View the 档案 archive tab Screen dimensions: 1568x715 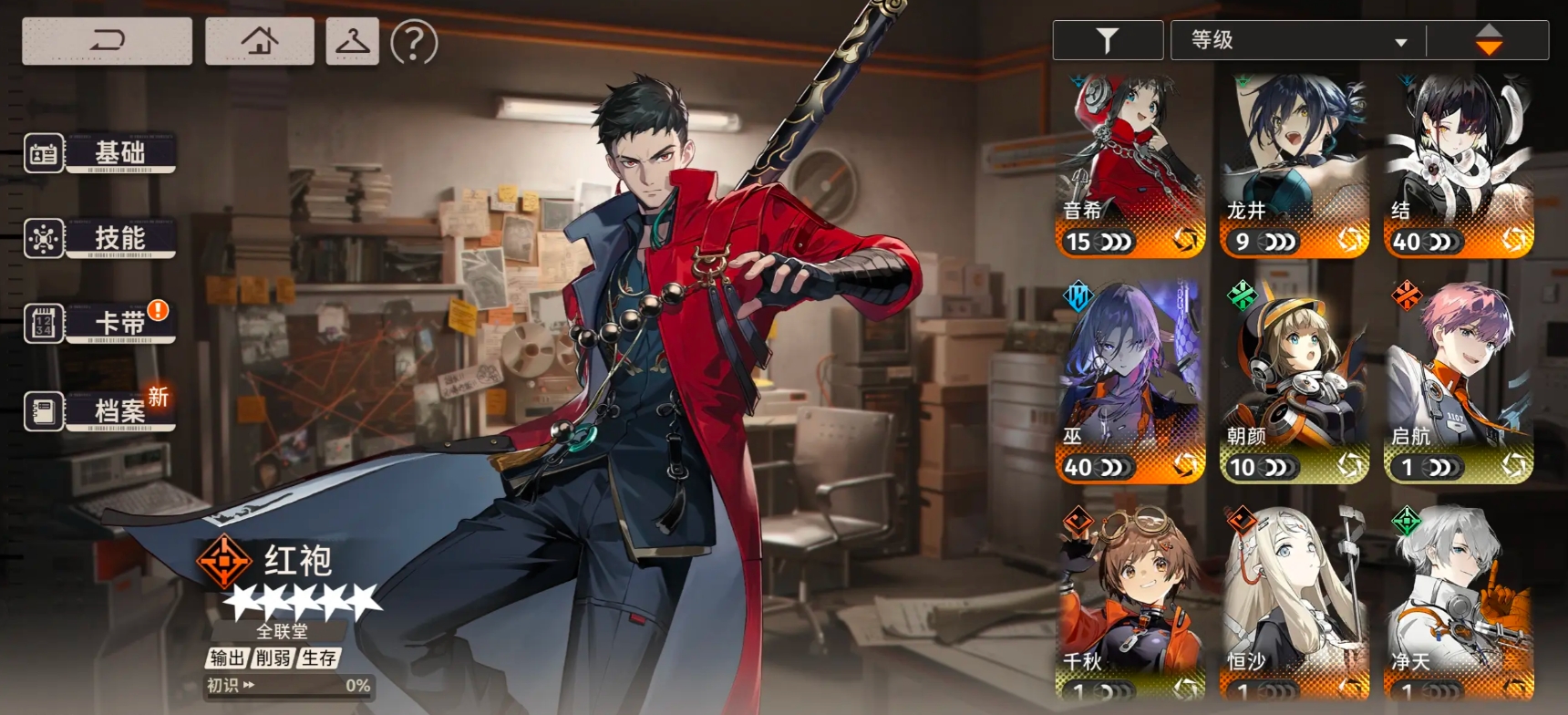pyautogui.click(x=100, y=411)
